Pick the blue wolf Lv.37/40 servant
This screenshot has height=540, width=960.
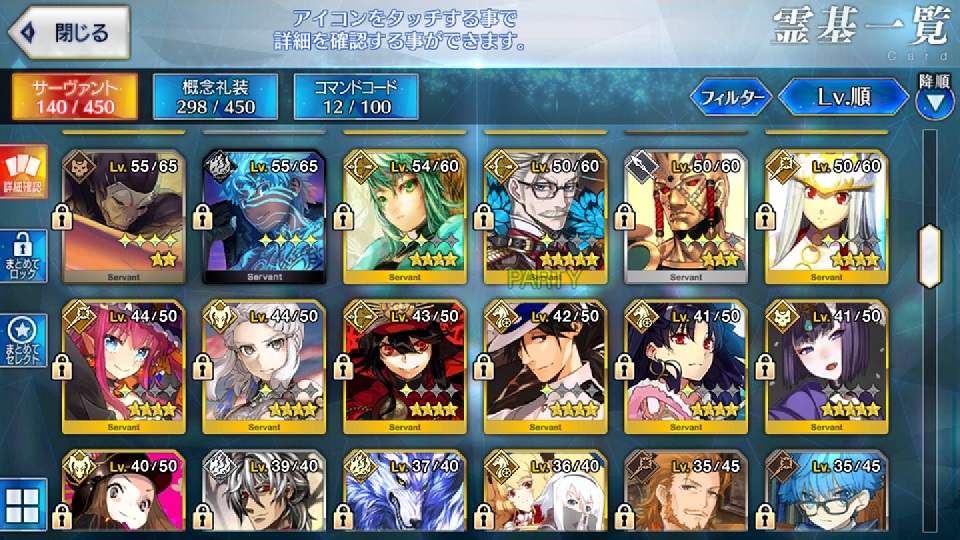pos(404,493)
